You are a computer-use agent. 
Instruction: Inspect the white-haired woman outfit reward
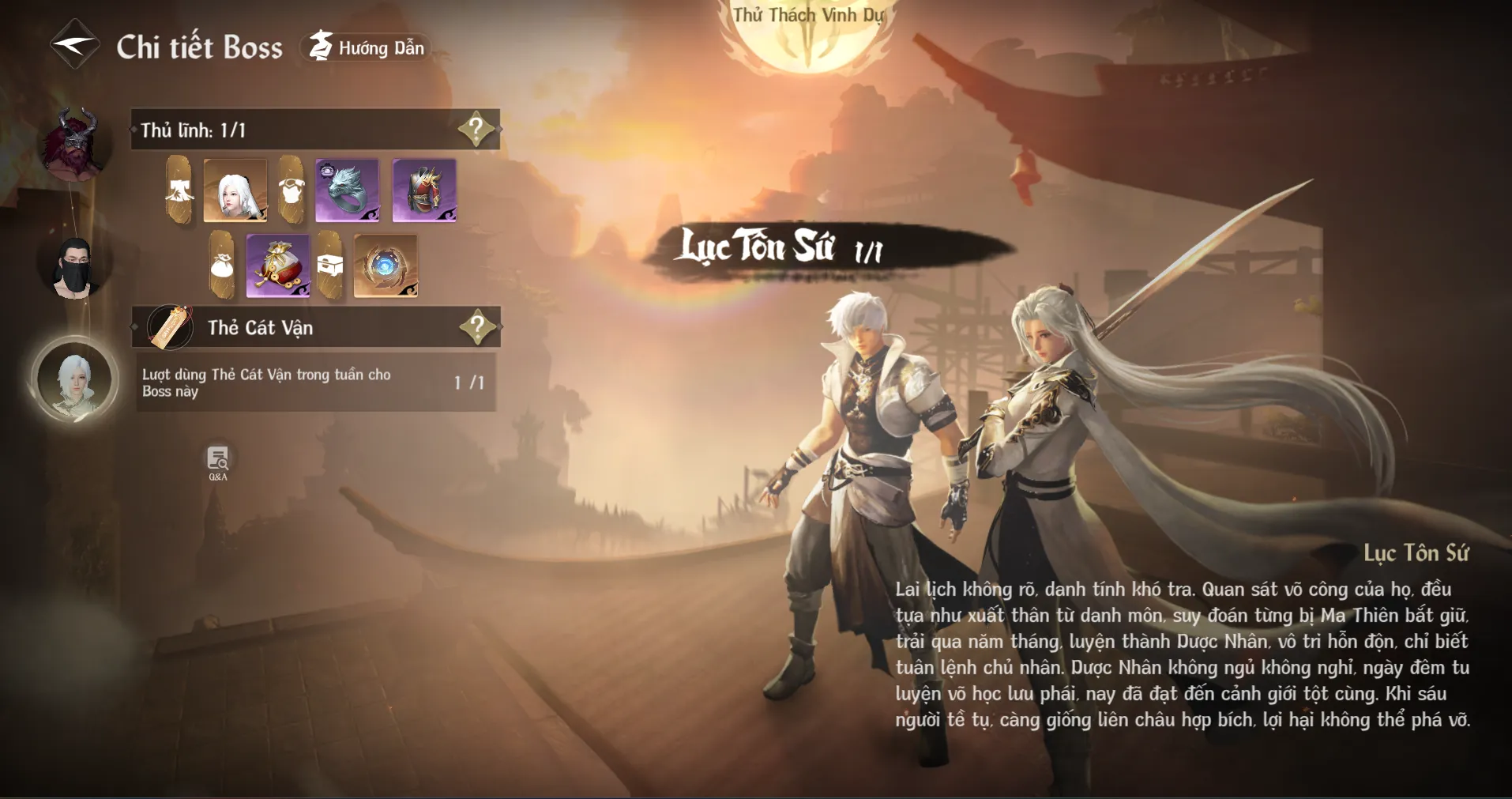[x=235, y=190]
